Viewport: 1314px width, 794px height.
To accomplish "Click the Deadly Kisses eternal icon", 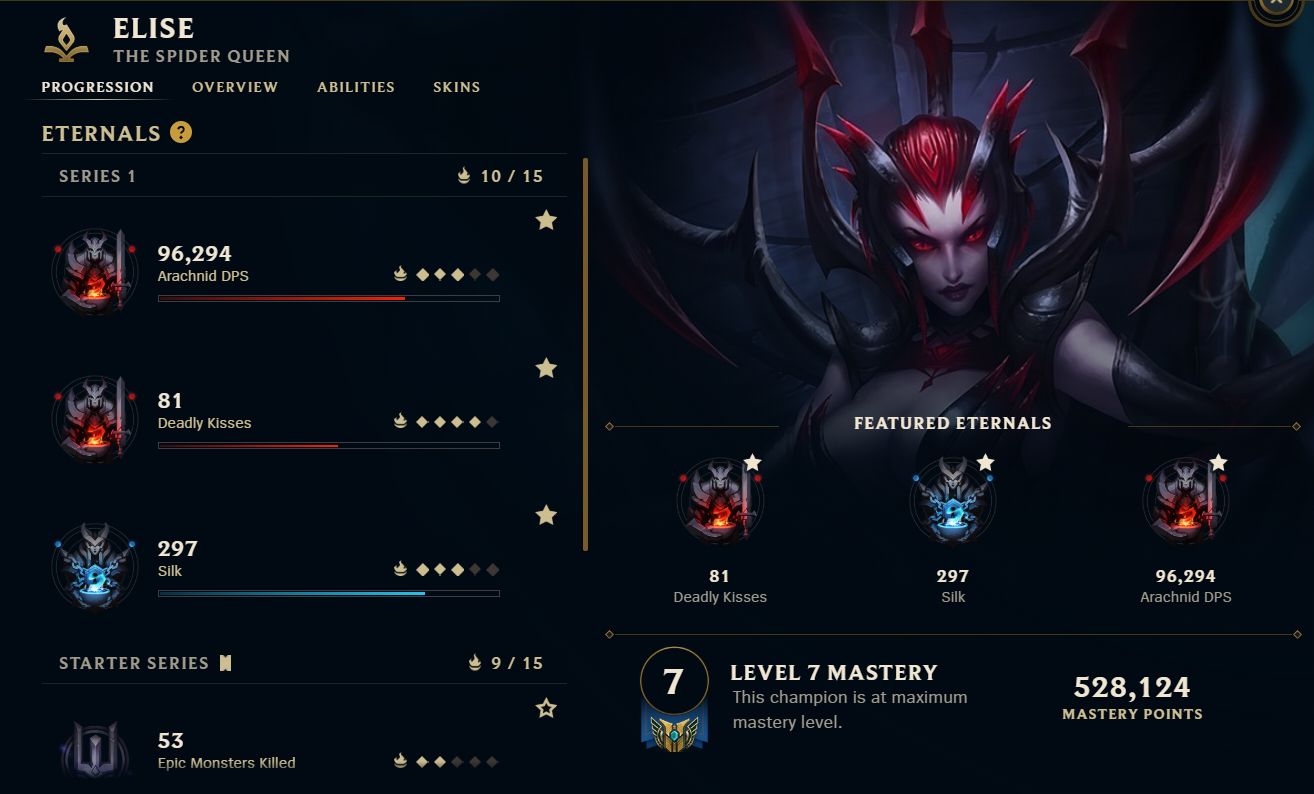I will coord(94,418).
